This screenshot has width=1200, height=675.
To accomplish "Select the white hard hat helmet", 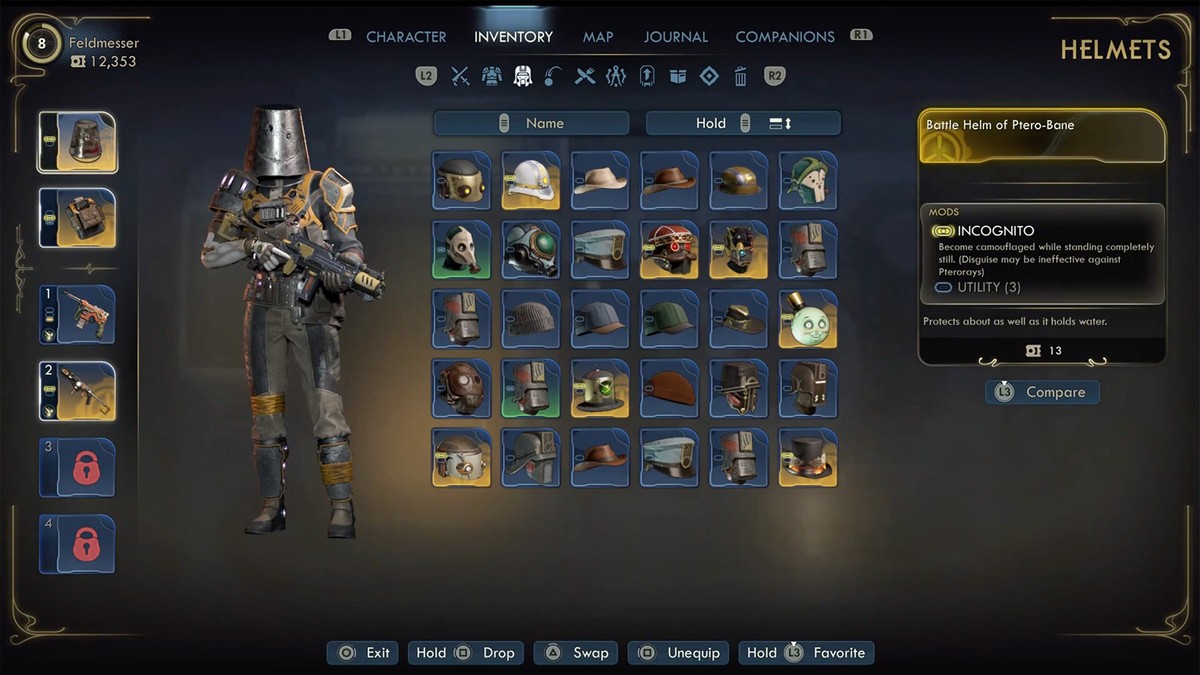I will point(531,180).
